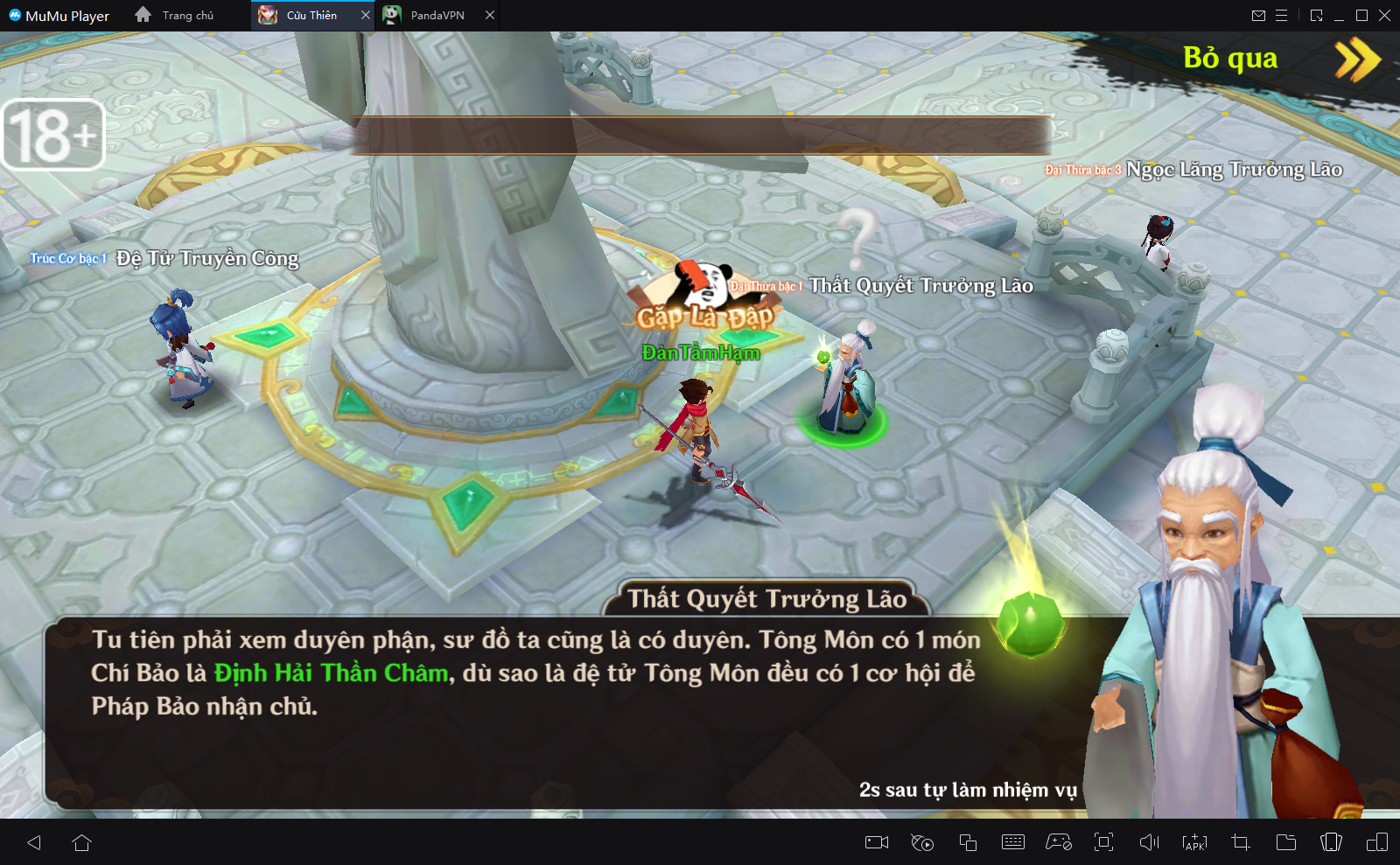This screenshot has width=1400, height=865.
Task: Take a screenshot with the crop tool
Action: 1241,842
